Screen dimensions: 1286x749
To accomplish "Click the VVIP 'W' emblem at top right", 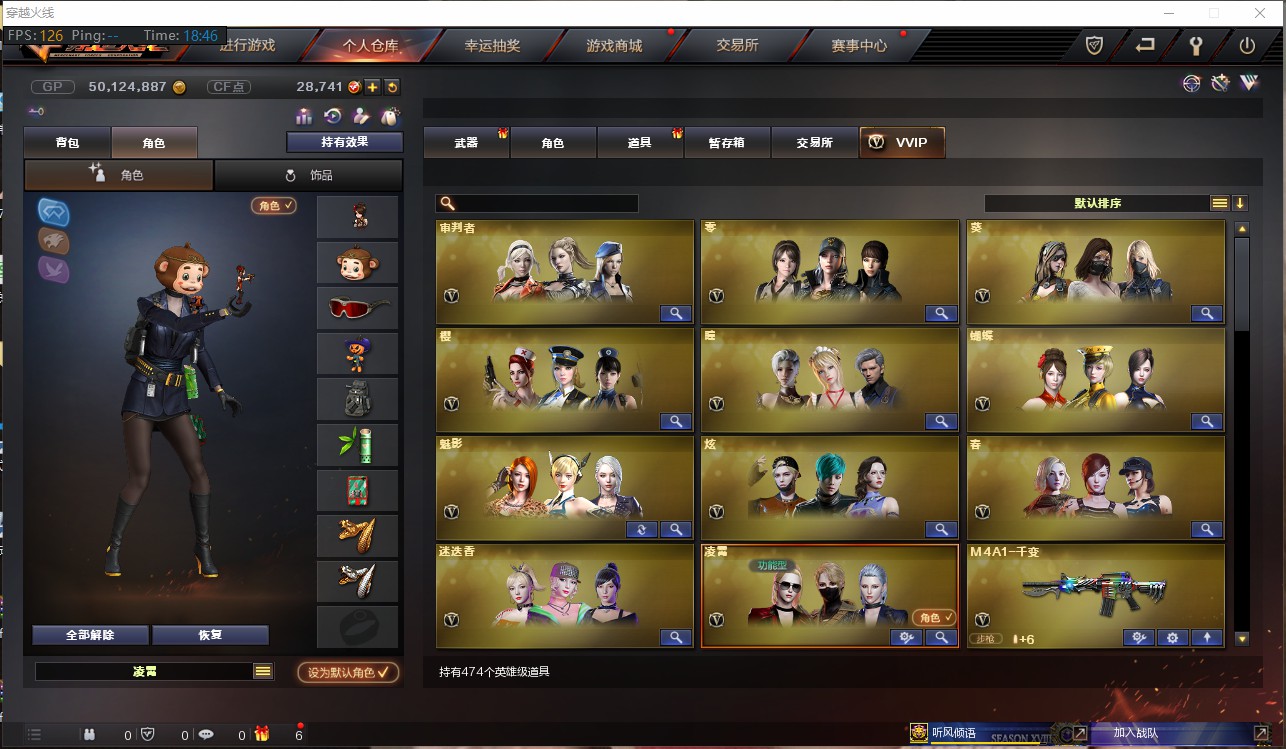I will [1250, 83].
